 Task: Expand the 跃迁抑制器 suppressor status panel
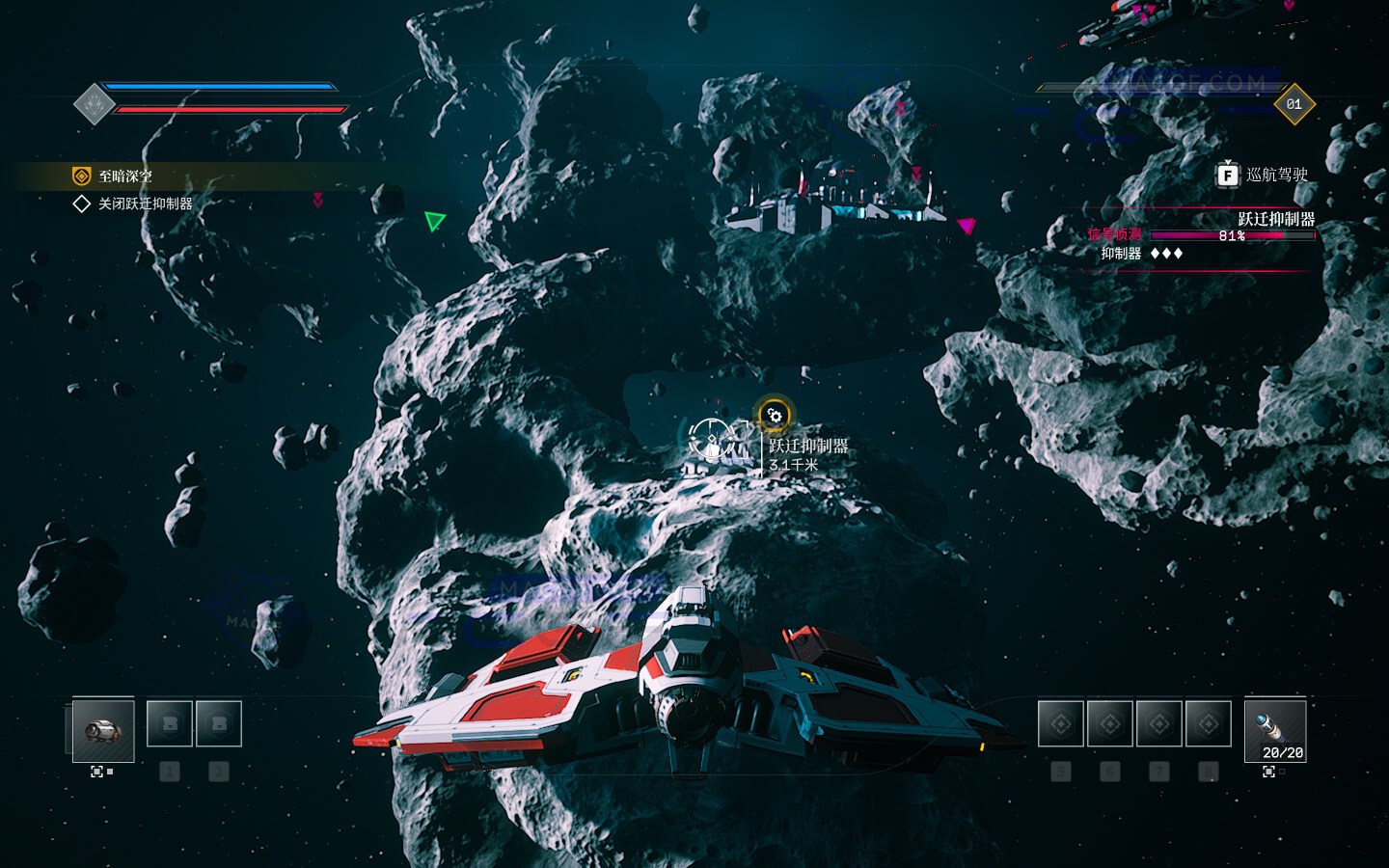(1277, 218)
